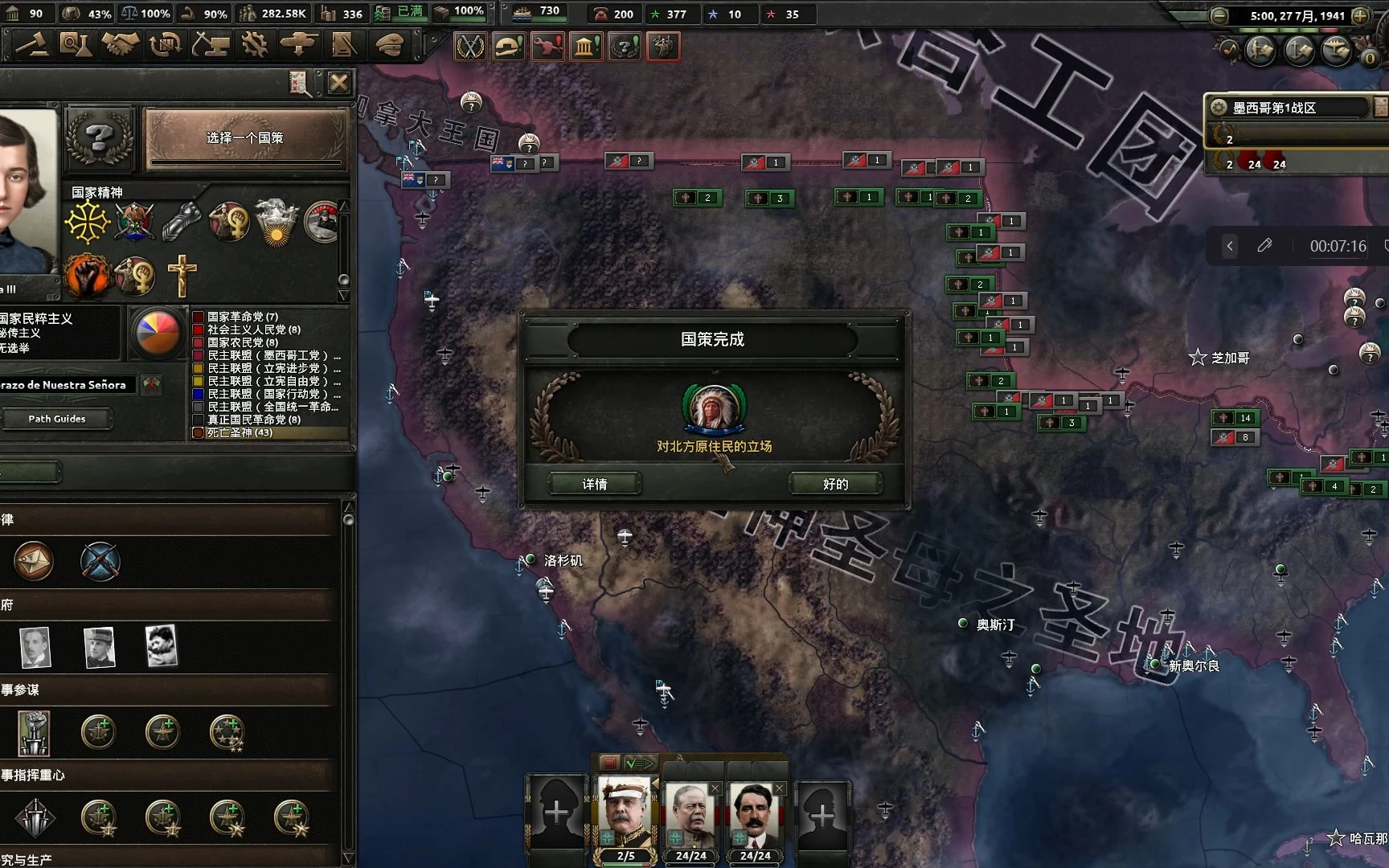Close the country panel with the X
Screen dimensions: 1389x868
click(339, 82)
